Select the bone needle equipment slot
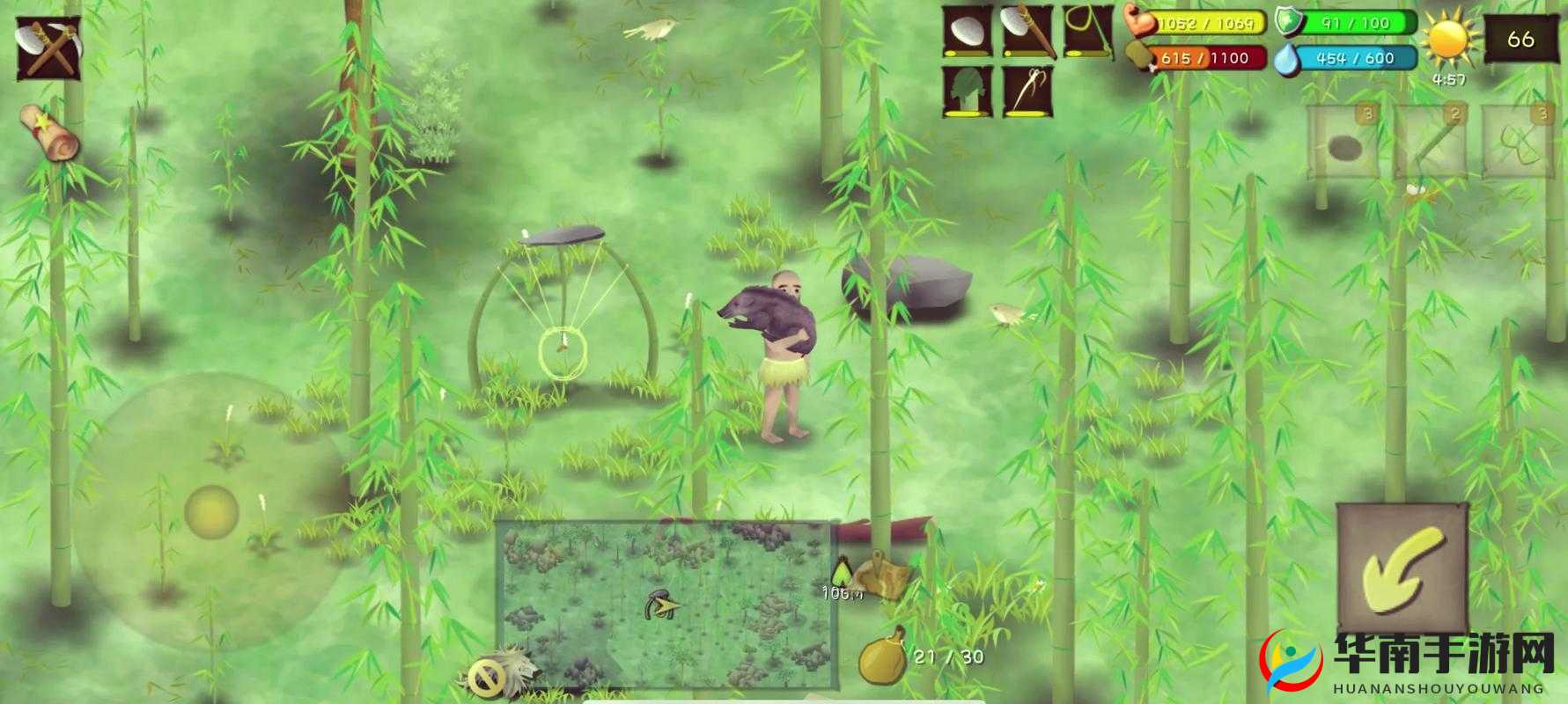This screenshot has height=704, width=1568. click(x=1027, y=92)
